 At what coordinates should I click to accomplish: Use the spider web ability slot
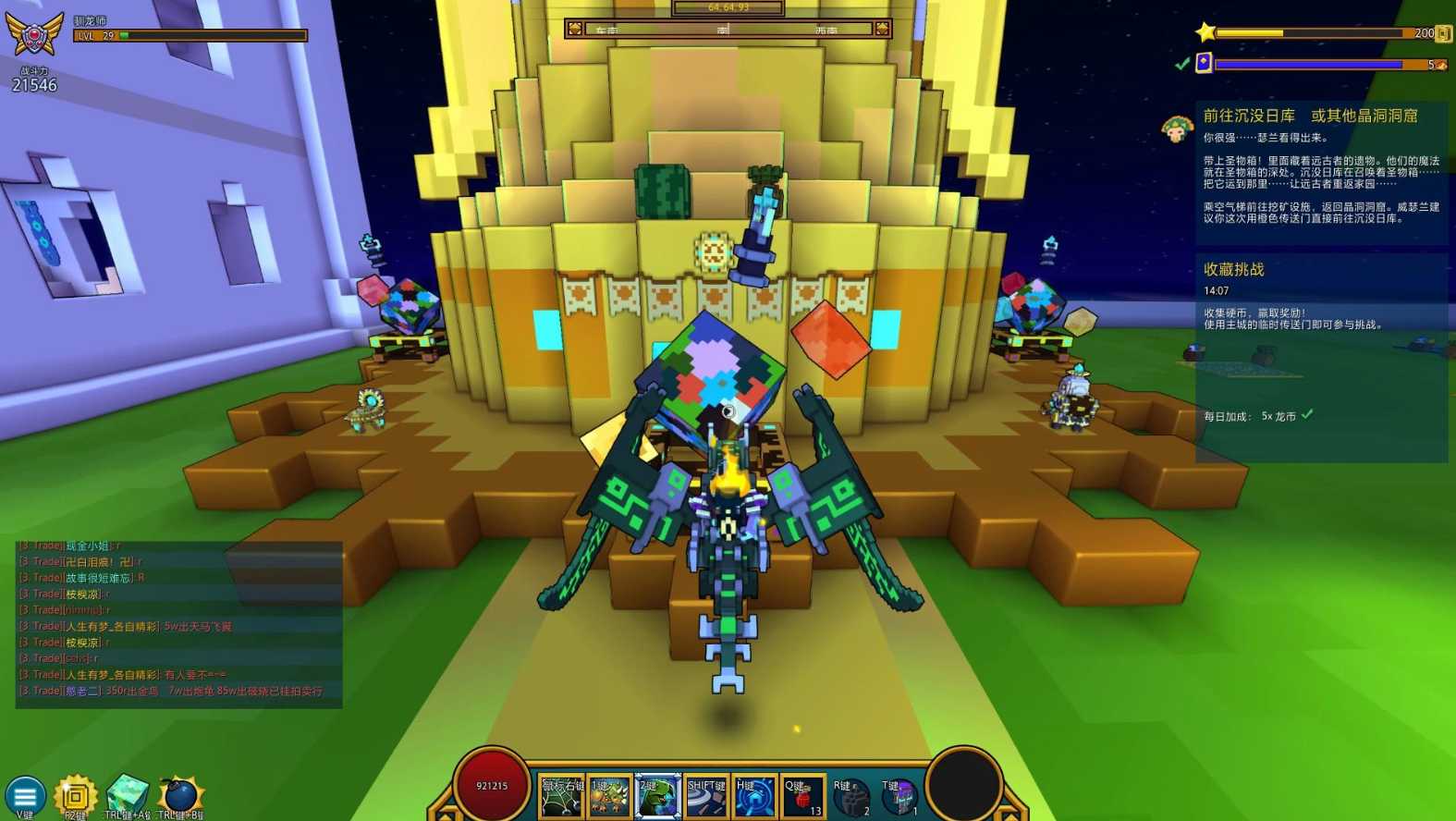pos(561,797)
